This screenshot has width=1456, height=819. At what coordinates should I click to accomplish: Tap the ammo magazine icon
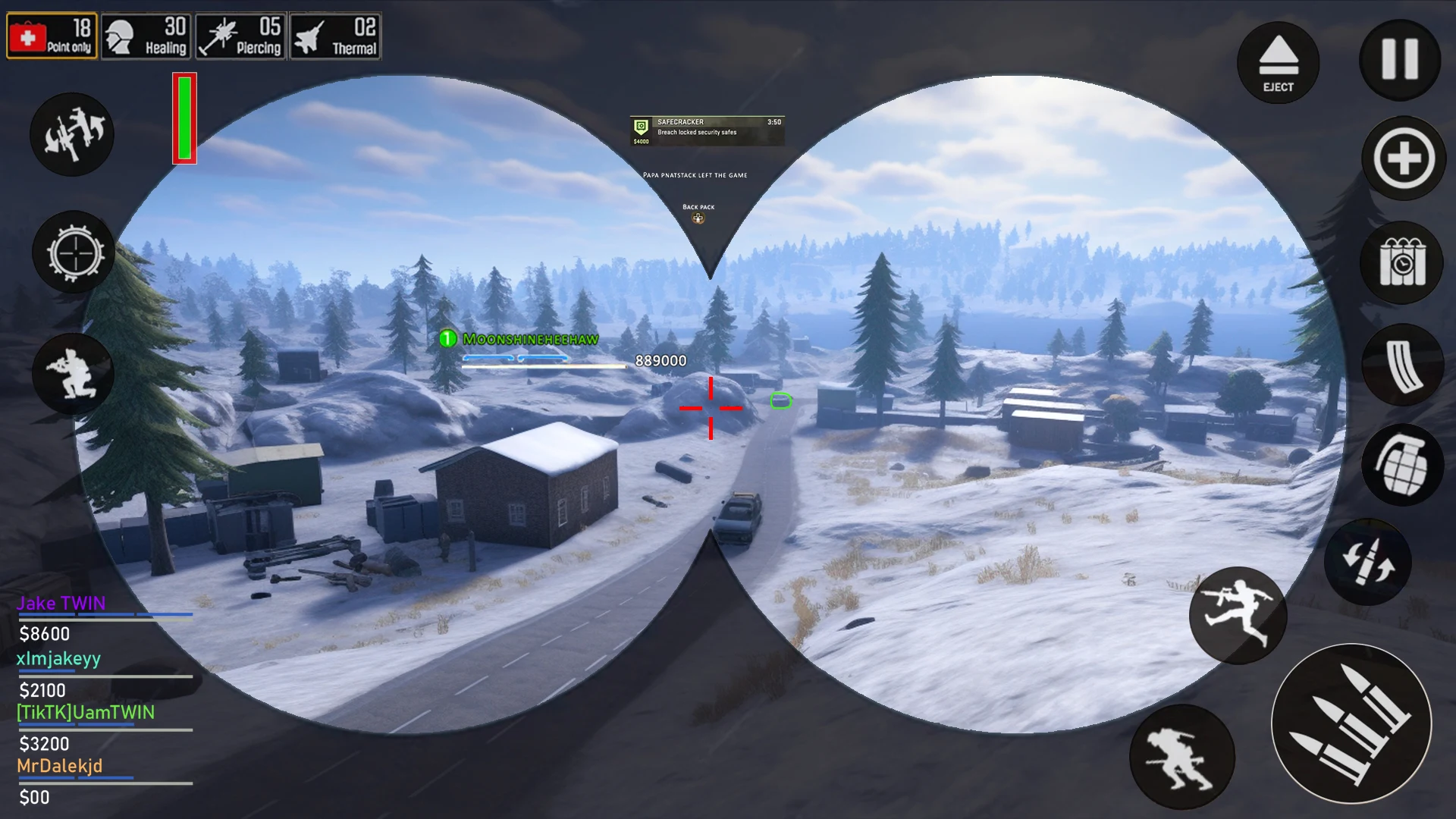pyautogui.click(x=1402, y=365)
